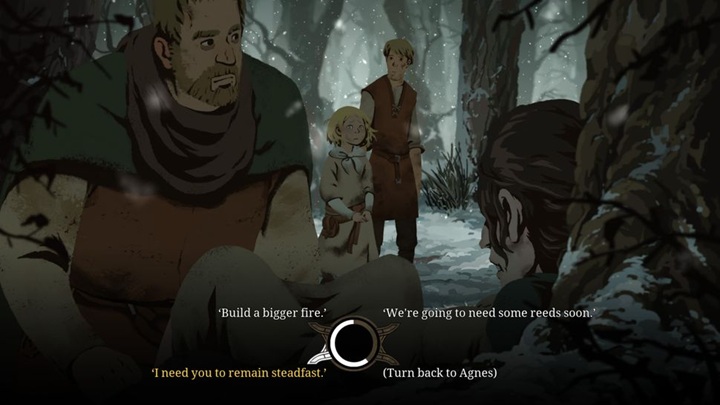Select 'We're going to need some reeds soon.'
This screenshot has height=405, width=720.
click(x=489, y=313)
